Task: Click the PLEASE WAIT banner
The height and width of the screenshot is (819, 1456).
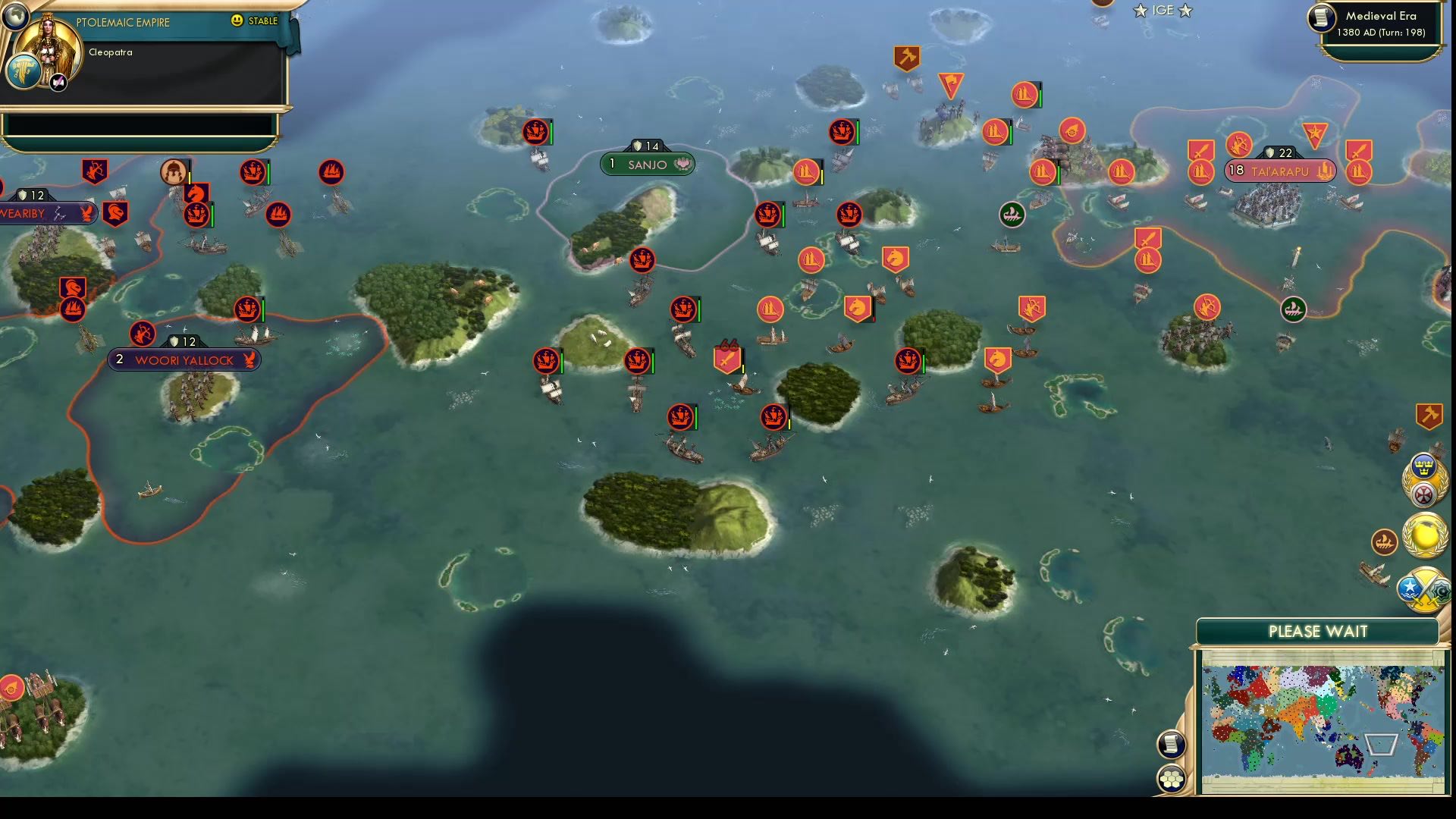Action: coord(1317,631)
